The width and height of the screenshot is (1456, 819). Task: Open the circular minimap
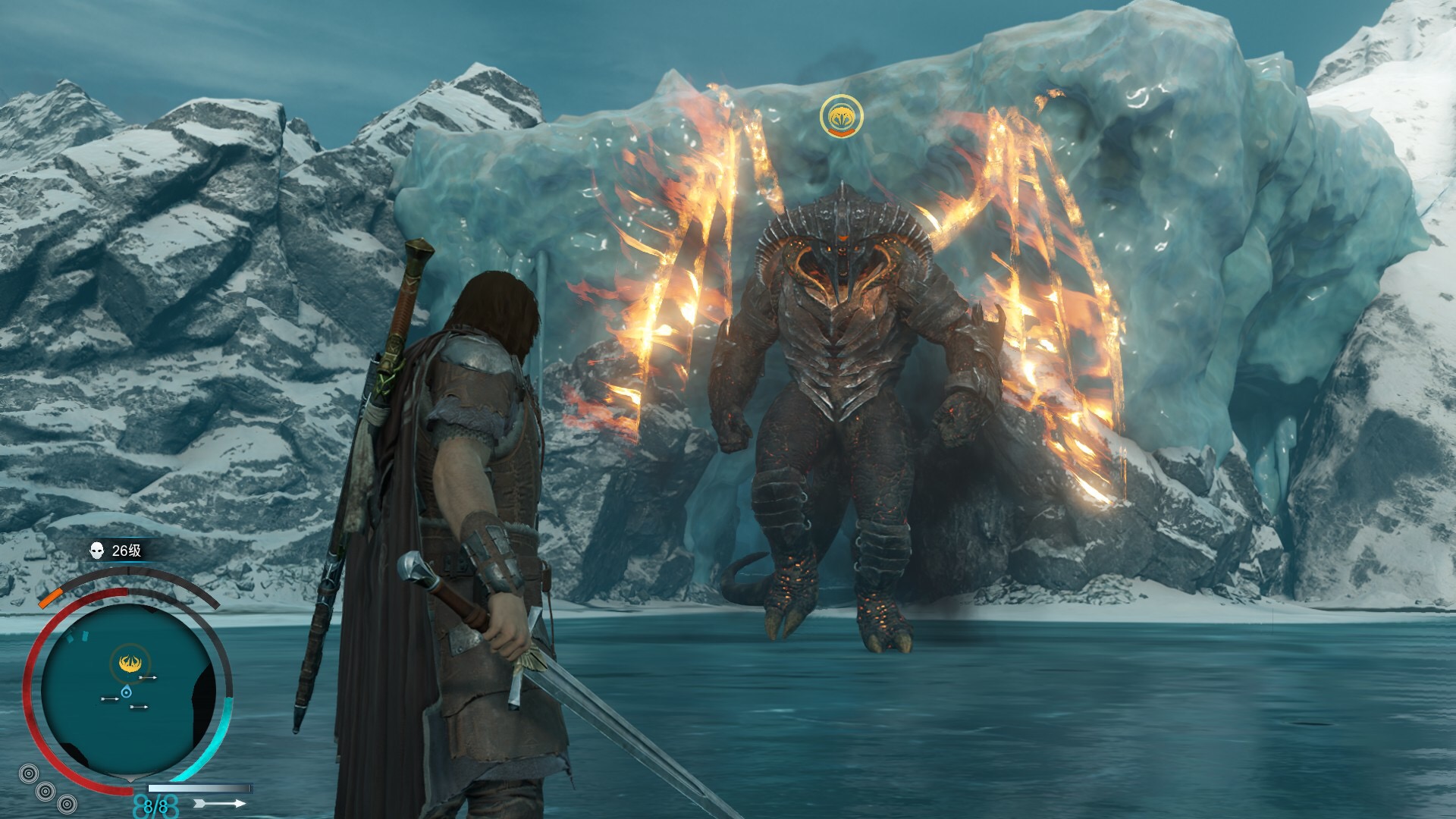pyautogui.click(x=127, y=692)
